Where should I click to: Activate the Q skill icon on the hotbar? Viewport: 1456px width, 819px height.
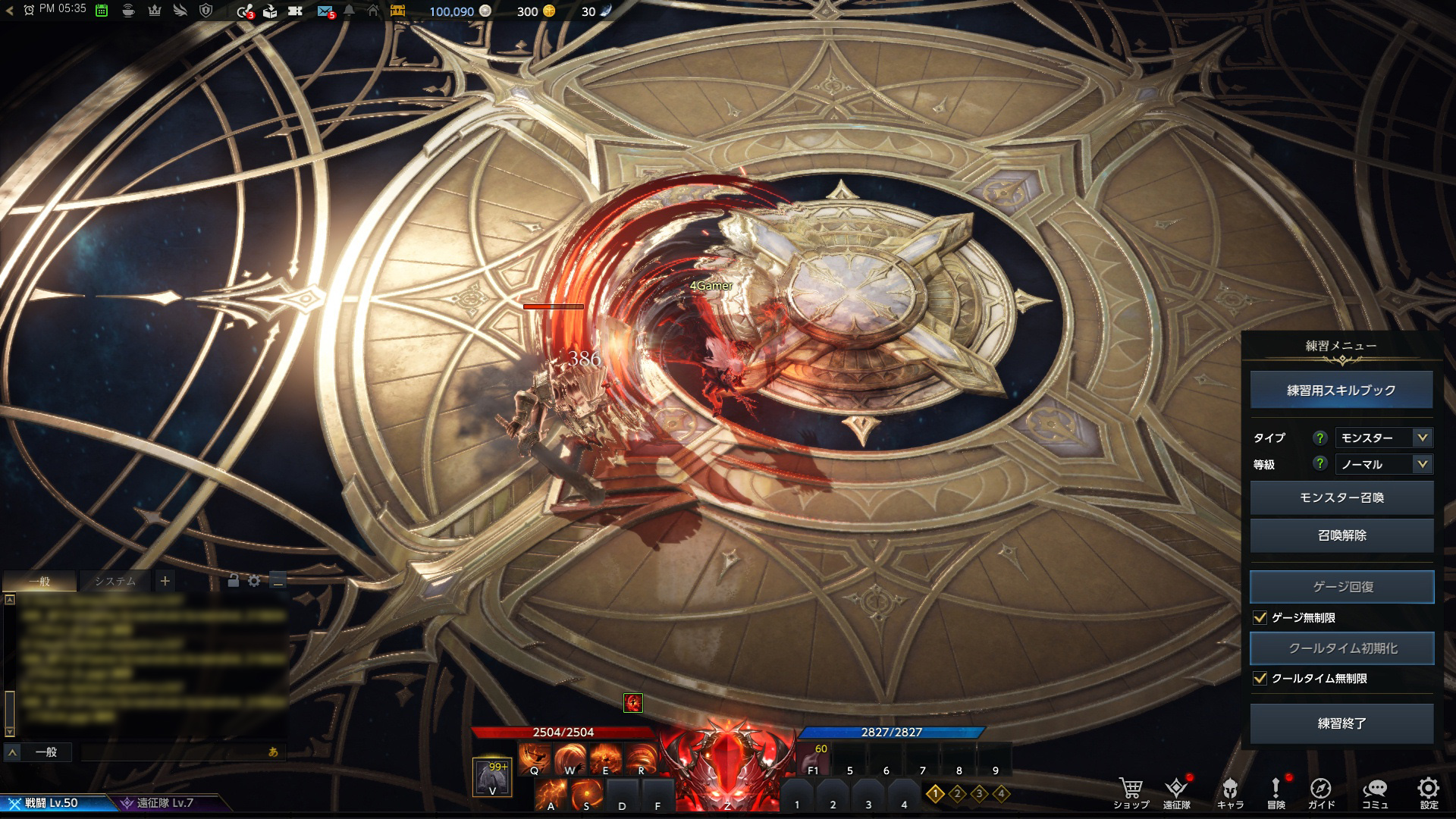pos(535,756)
